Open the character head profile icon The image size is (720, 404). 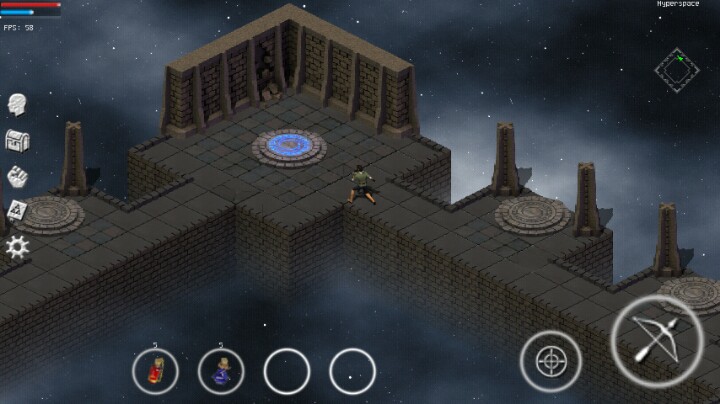16,104
